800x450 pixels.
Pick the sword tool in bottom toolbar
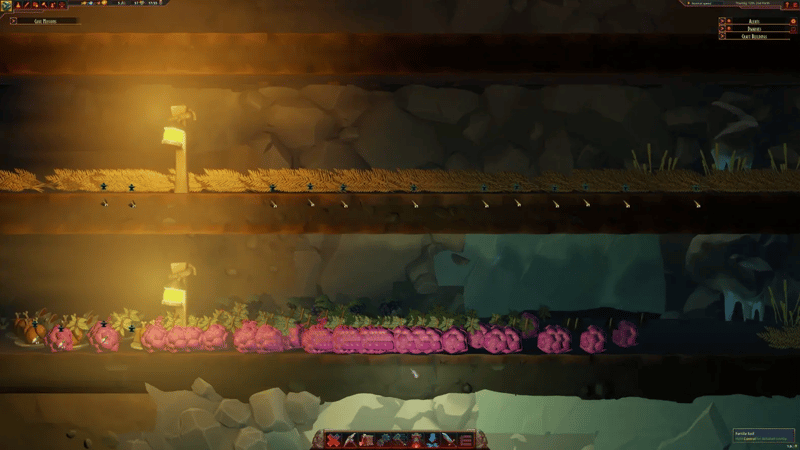[449, 440]
